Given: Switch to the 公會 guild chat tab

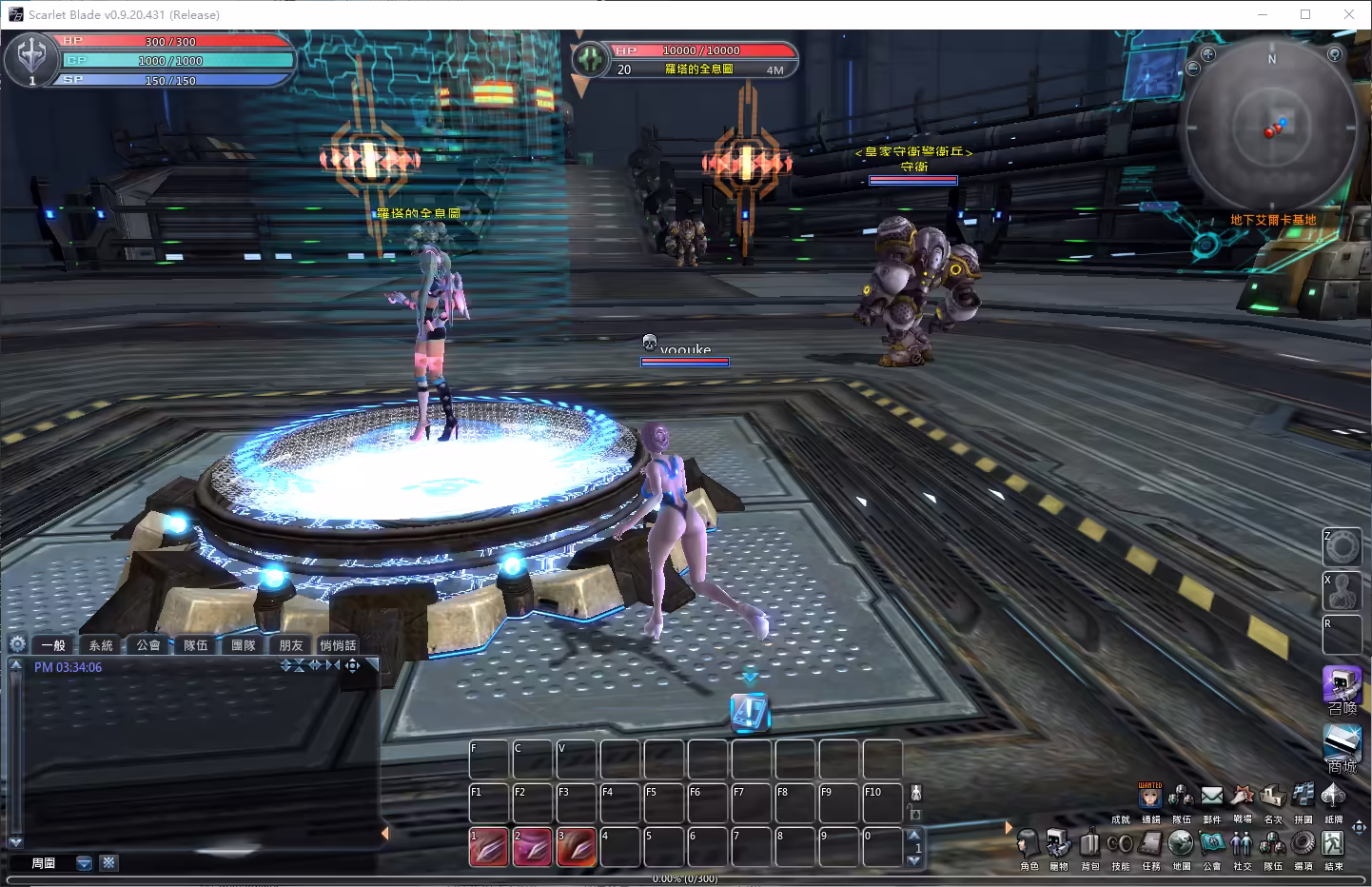Looking at the screenshot, I should click(148, 645).
